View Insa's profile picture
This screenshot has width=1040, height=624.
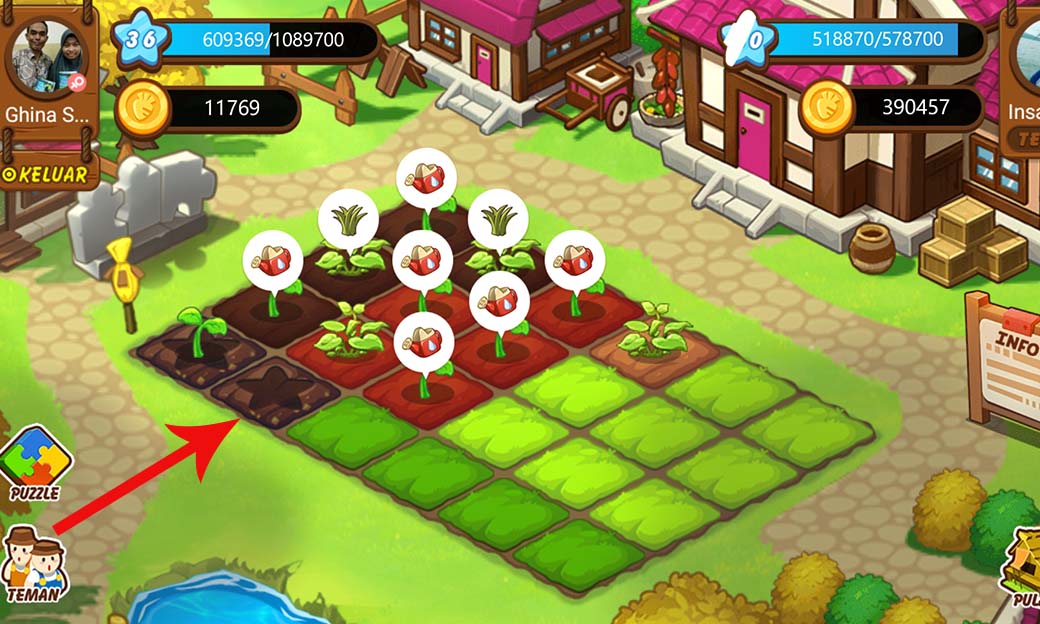pos(1027,55)
